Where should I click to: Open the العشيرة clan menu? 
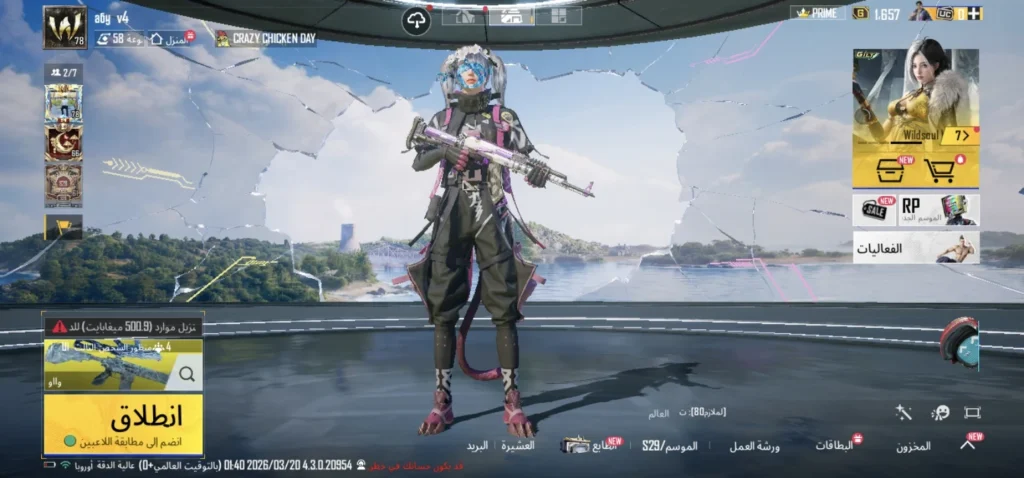[518, 445]
